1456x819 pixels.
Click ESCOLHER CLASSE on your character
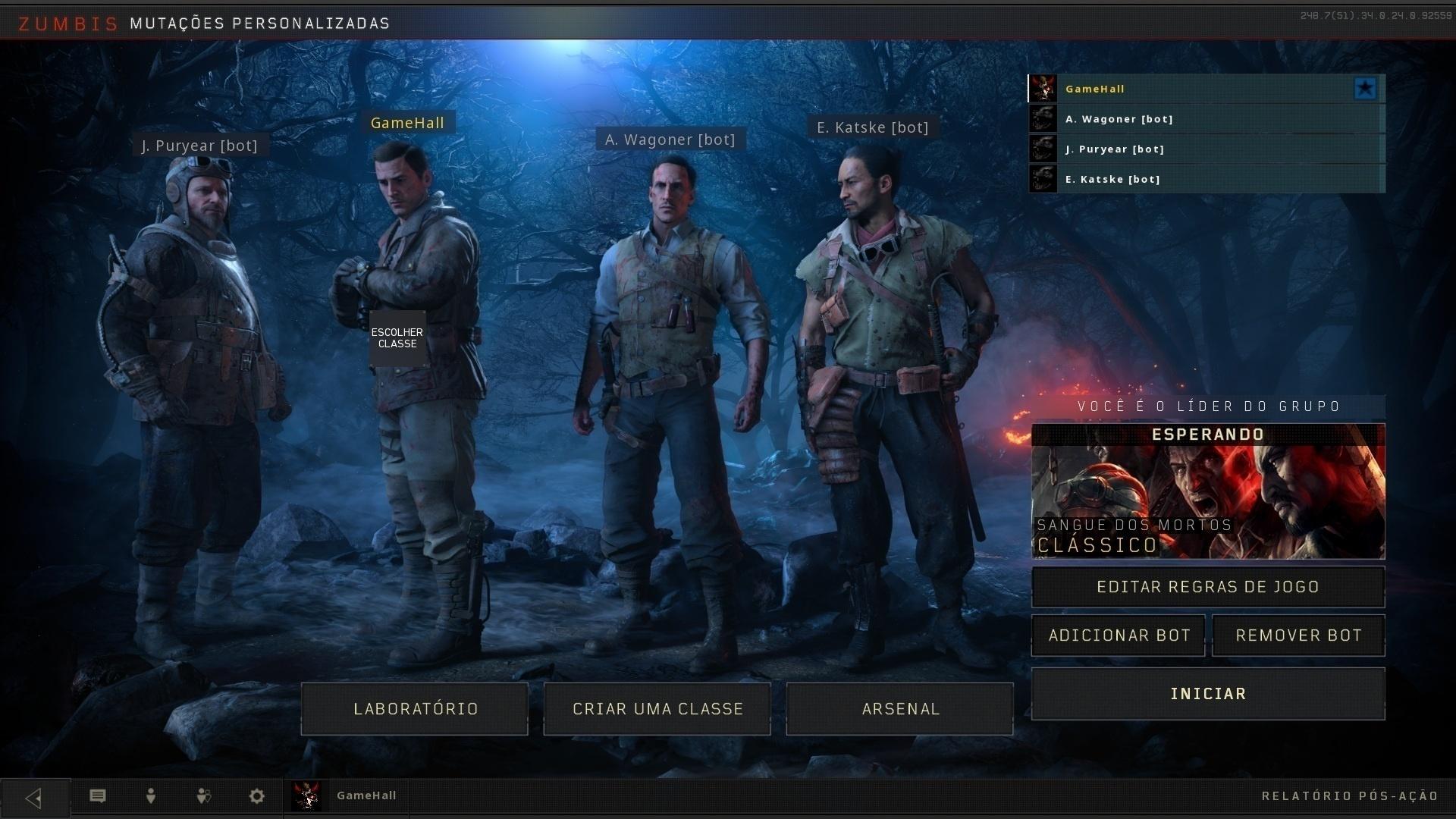397,338
